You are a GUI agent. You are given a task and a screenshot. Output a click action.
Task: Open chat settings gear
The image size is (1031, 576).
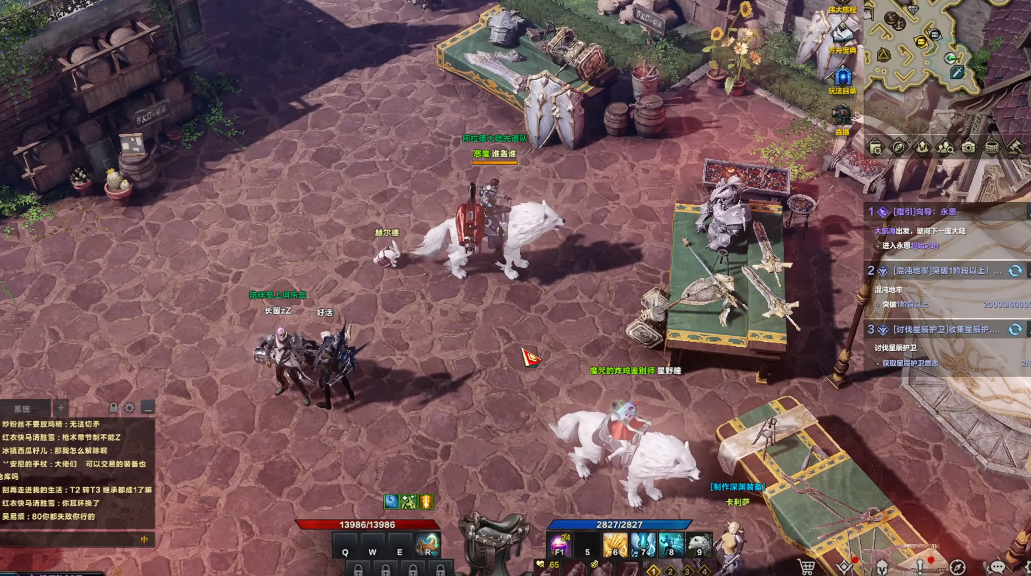130,408
